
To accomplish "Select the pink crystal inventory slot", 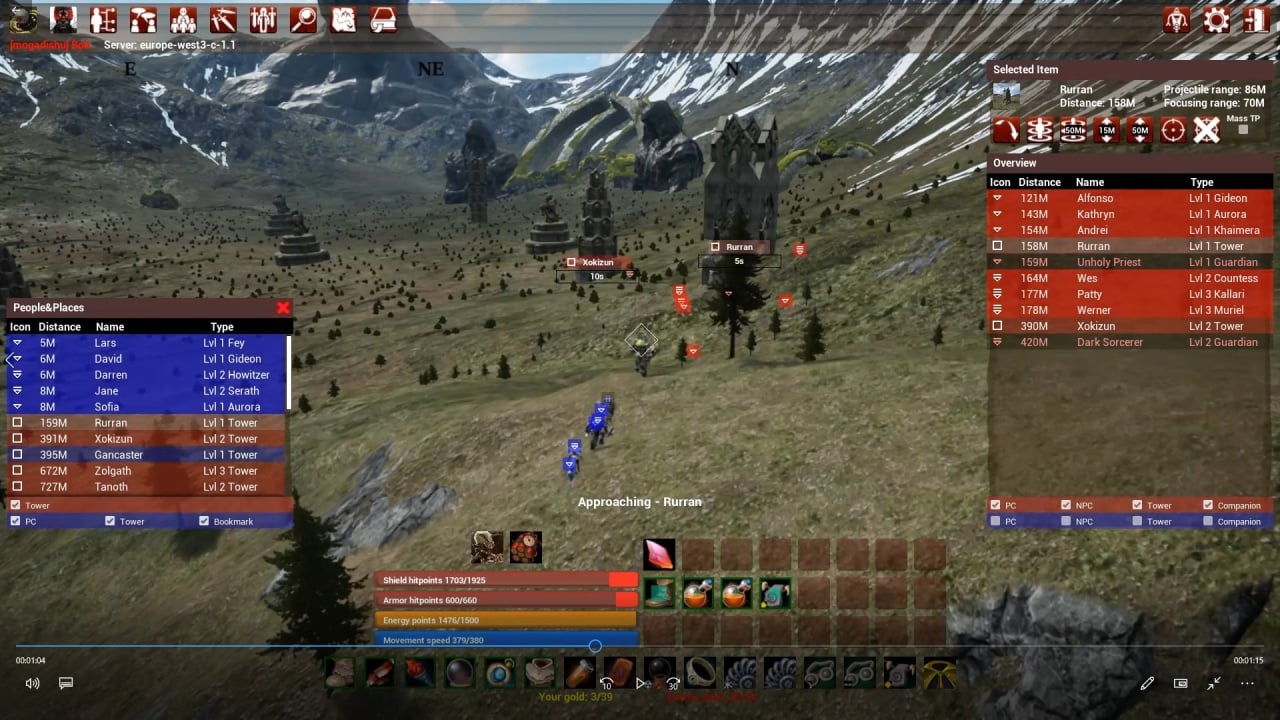I will coord(659,554).
